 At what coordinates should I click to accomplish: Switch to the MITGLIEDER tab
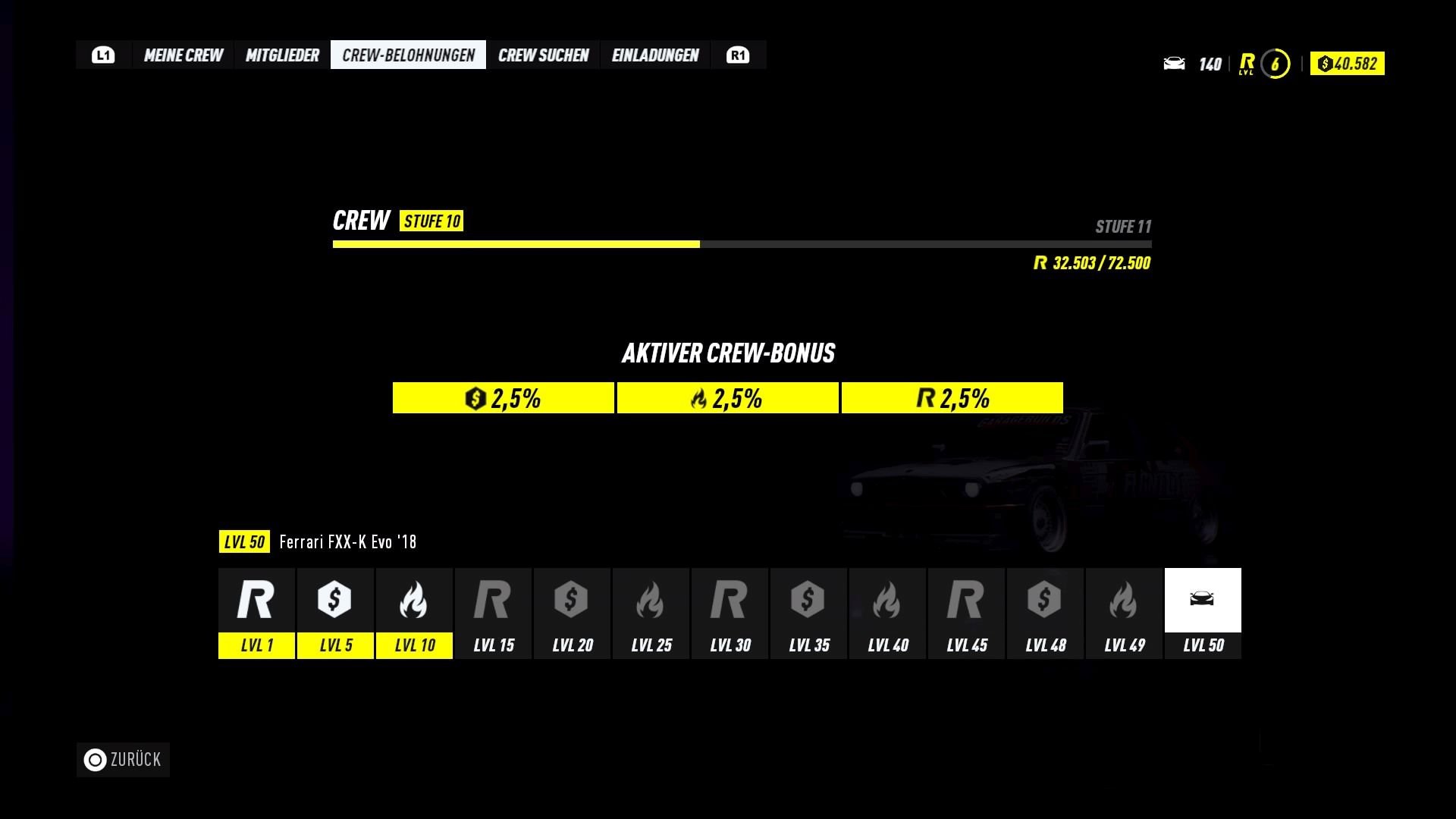pos(282,54)
